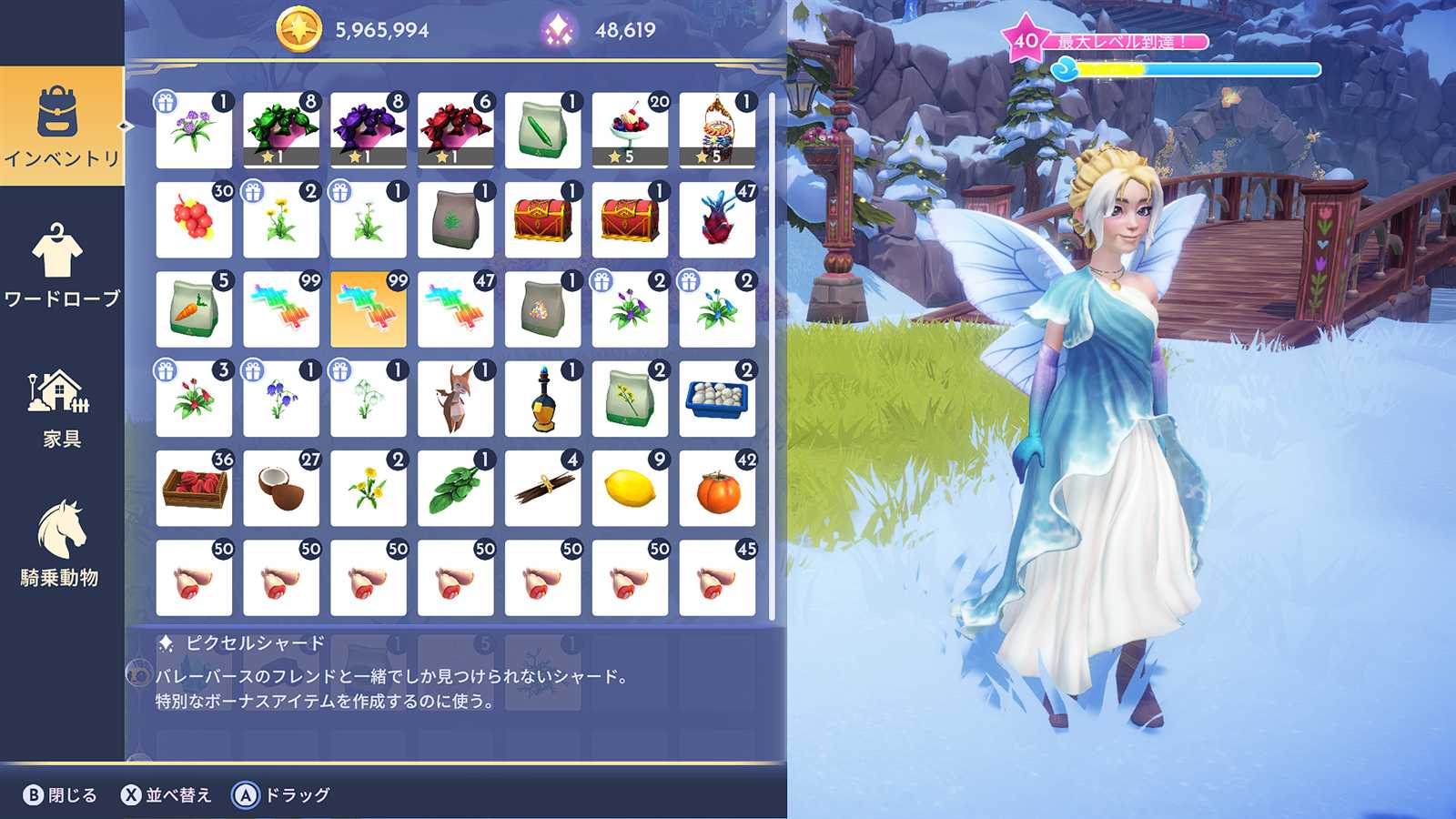Choose the egg carton slot
Image resolution: width=1456 pixels, height=819 pixels.
(717, 399)
